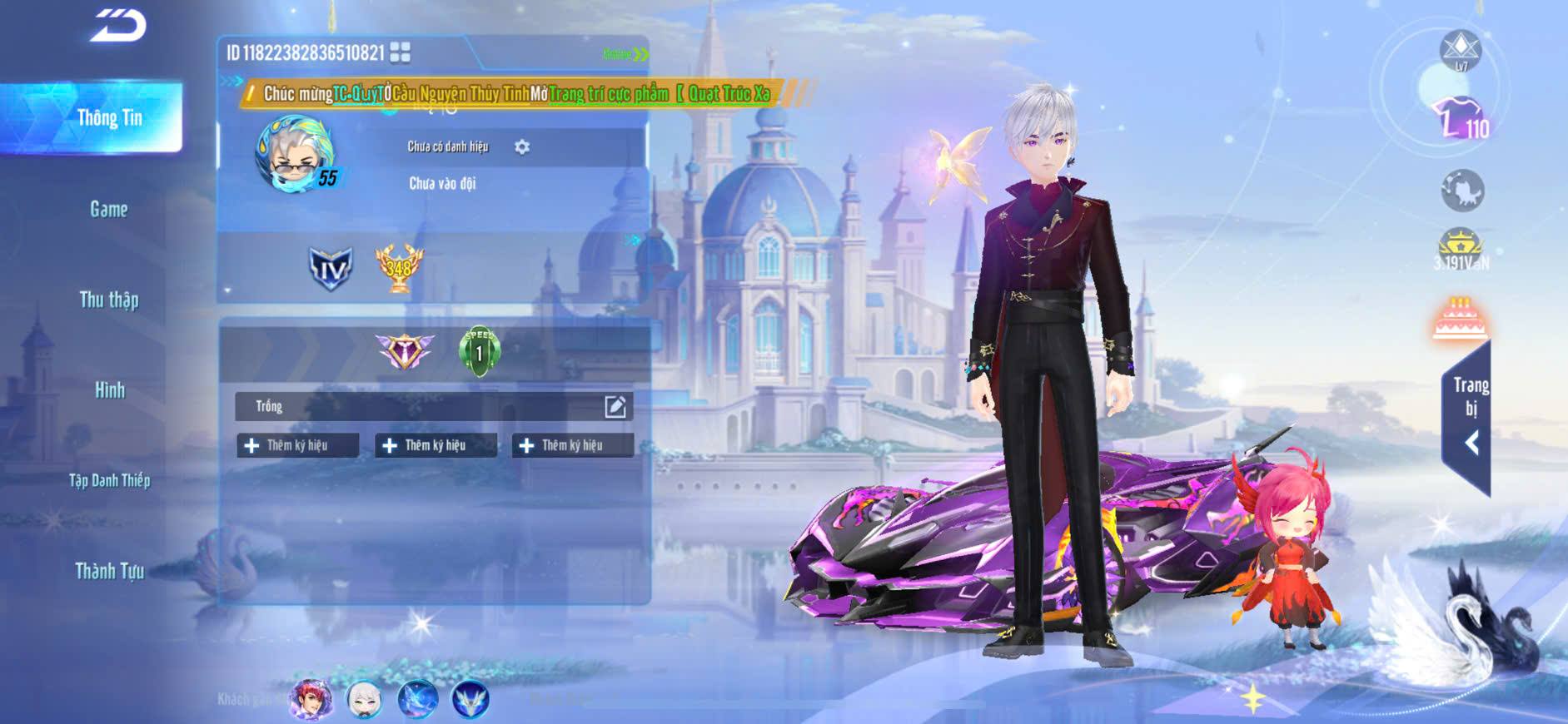Viewport: 1568px width, 724px height.
Task: Go back using the top-left arrow
Action: (118, 25)
